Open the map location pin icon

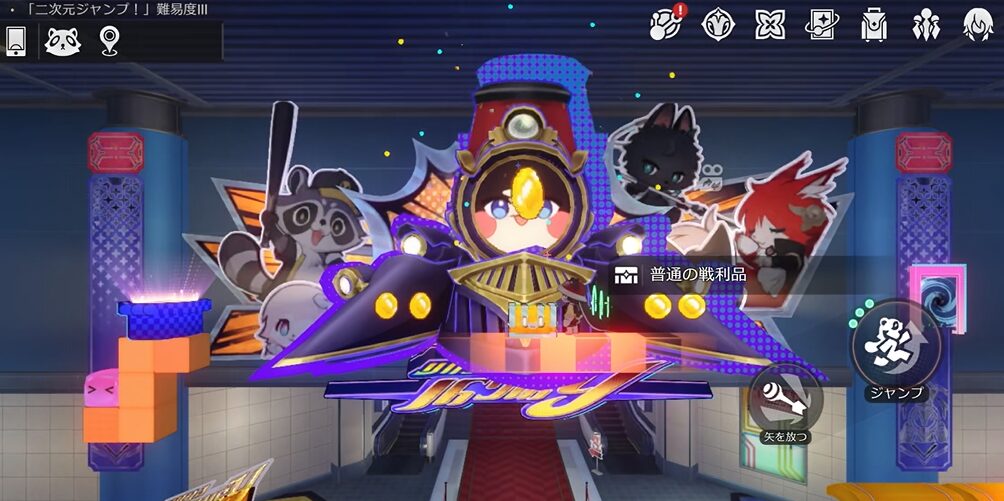109,41
